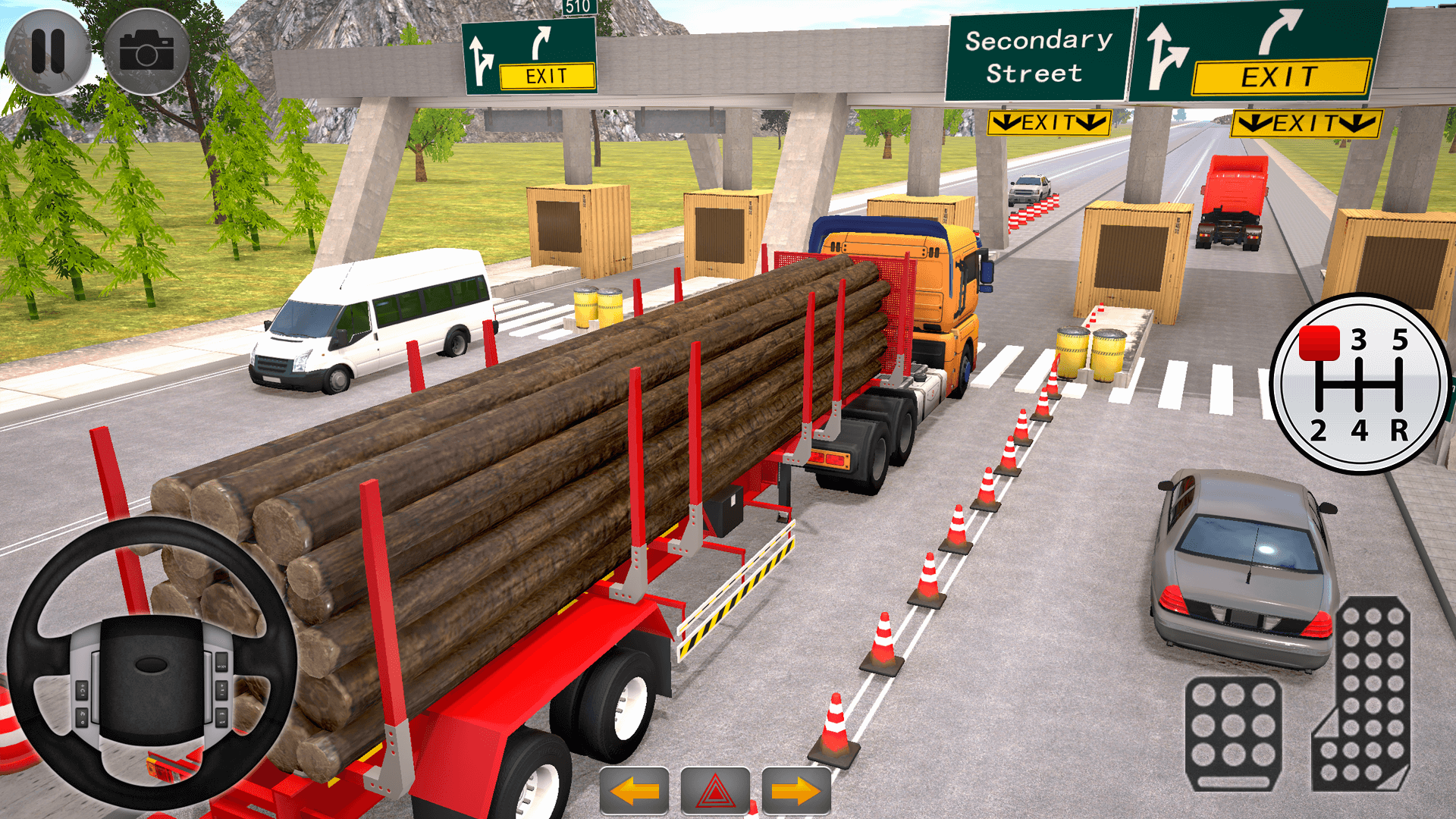Pause the game
Image resolution: width=1456 pixels, height=819 pixels.
point(47,51)
